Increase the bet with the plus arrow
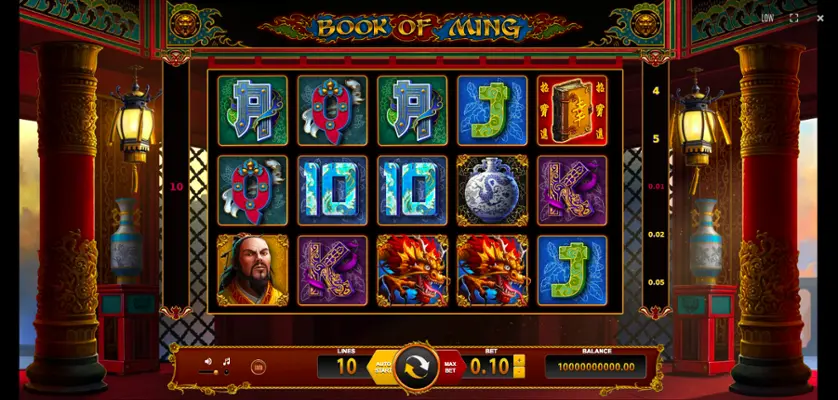The image size is (838, 400). (519, 361)
